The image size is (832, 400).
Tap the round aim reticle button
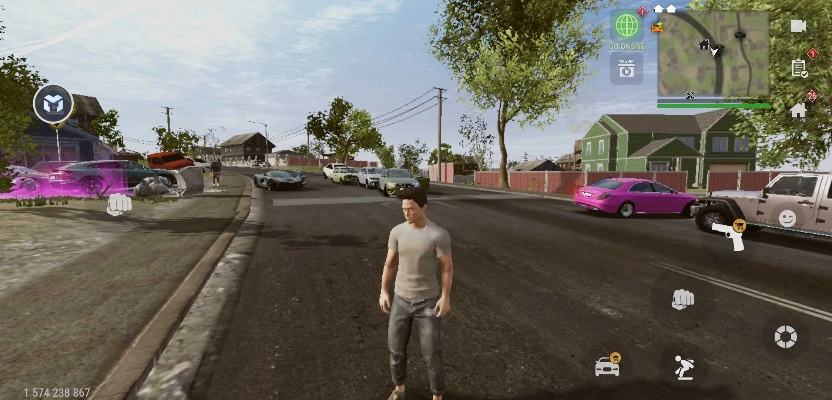point(786,337)
